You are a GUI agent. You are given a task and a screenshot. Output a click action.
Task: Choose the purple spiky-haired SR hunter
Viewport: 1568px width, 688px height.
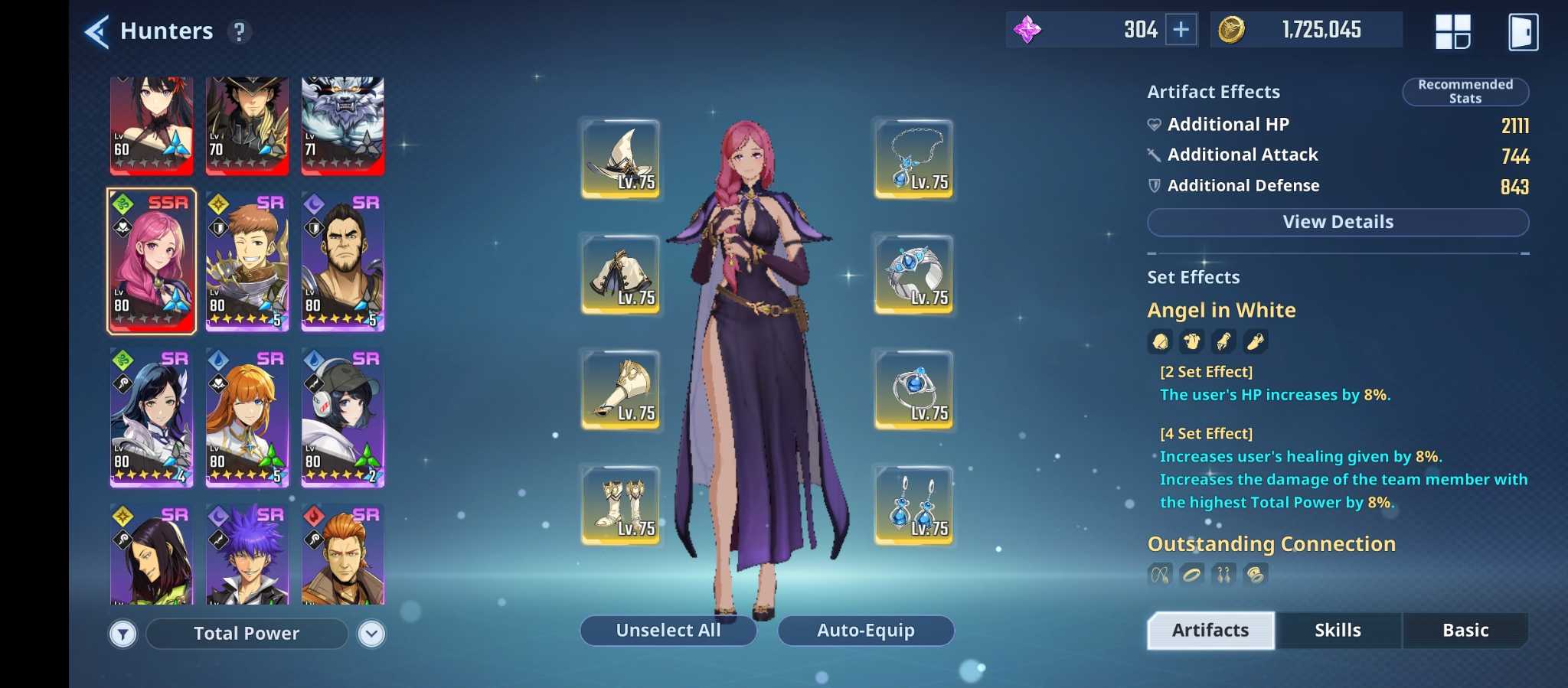point(247,556)
